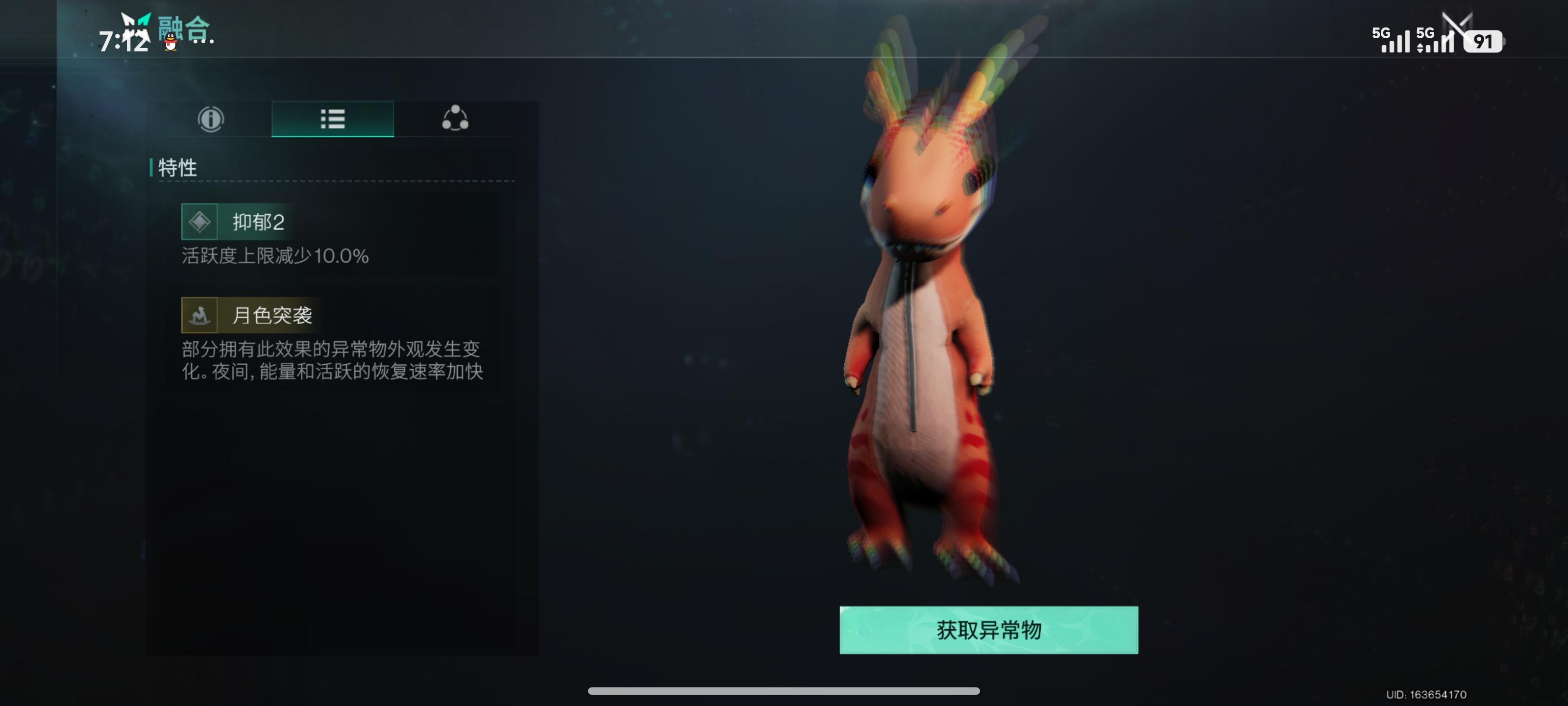Collapse the 特性 section header
The height and width of the screenshot is (706, 1568).
coord(177,169)
